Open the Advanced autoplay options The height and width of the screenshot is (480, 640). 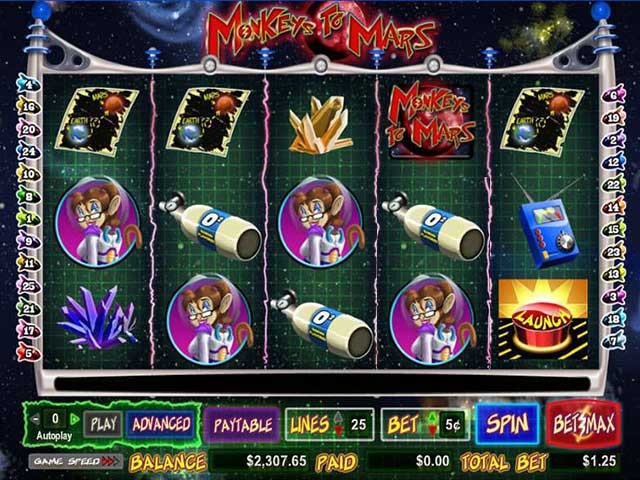click(160, 423)
